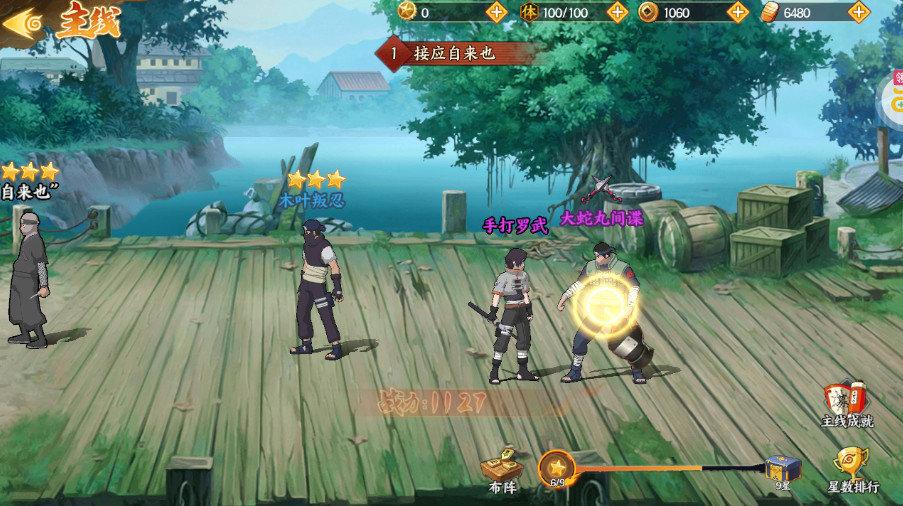The image size is (903, 506).
Task: Refill stamina using the plus beside 100/100
Action: 618,12
